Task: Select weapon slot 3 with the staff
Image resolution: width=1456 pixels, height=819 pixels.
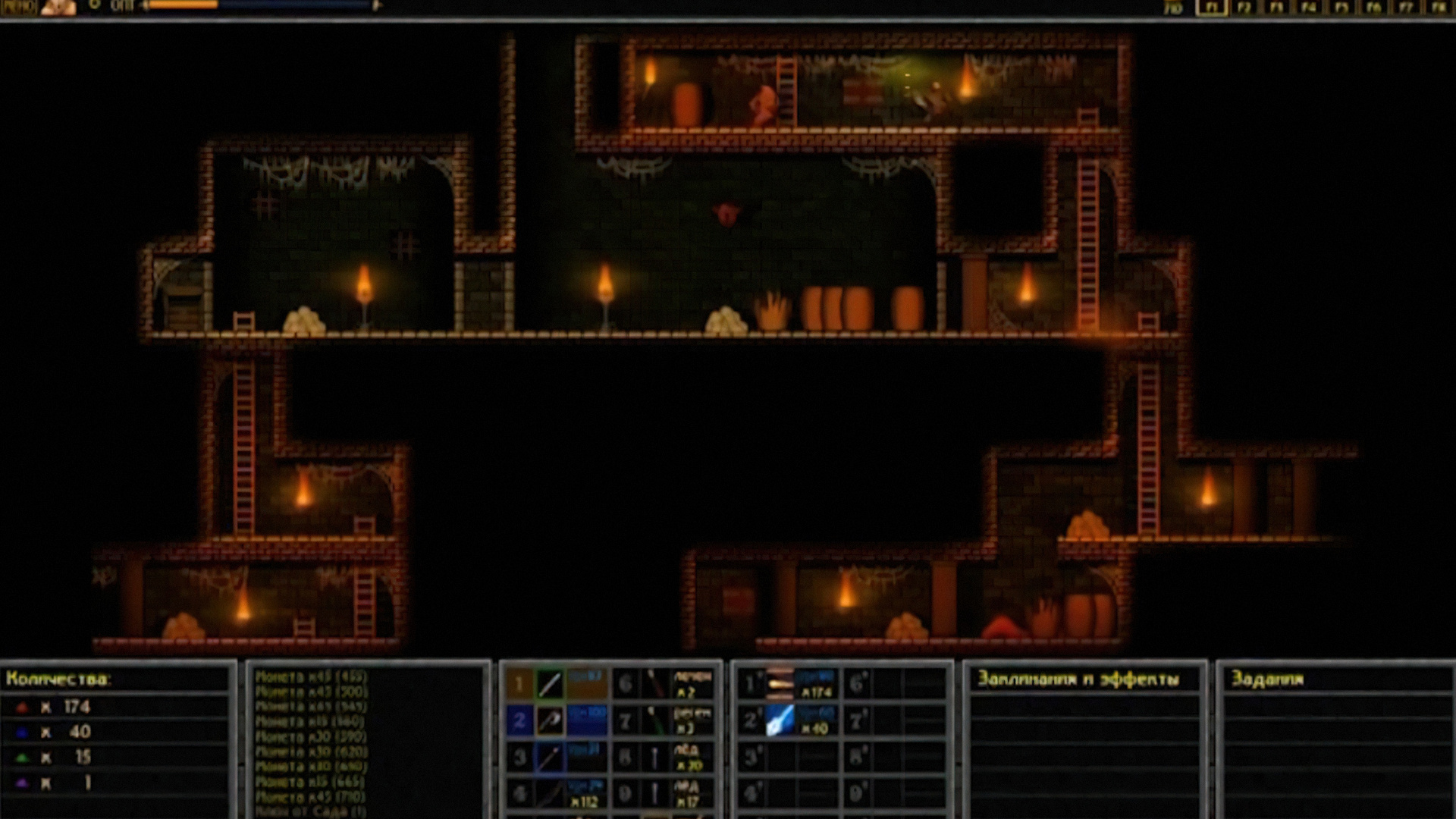Action: (x=551, y=757)
